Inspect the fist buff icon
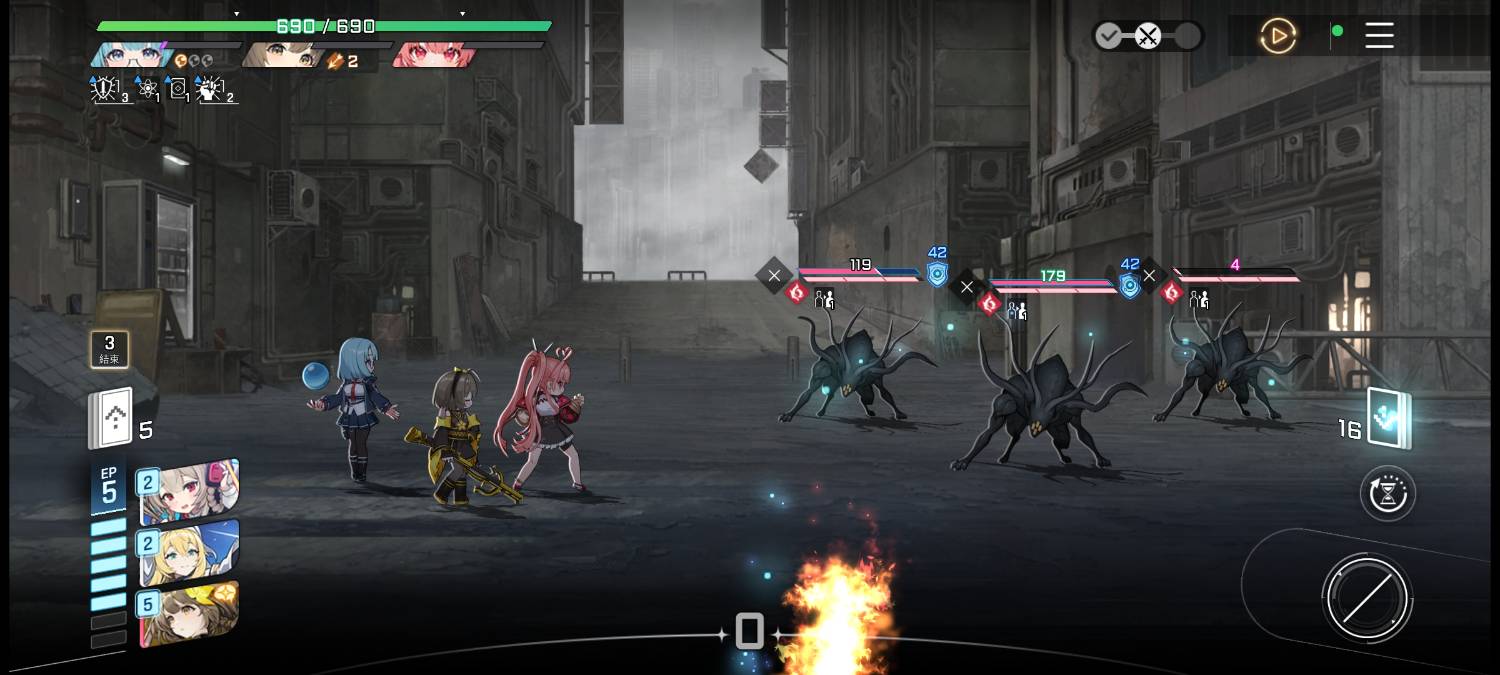This screenshot has height=675, width=1500. click(x=212, y=90)
